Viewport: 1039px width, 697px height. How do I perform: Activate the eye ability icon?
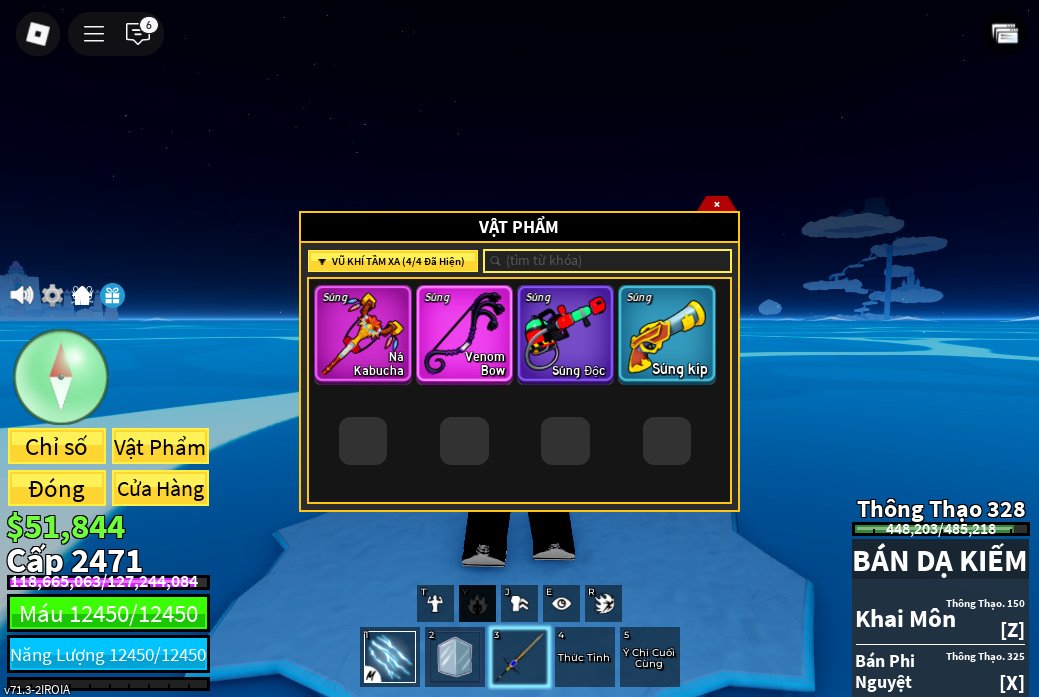click(561, 603)
